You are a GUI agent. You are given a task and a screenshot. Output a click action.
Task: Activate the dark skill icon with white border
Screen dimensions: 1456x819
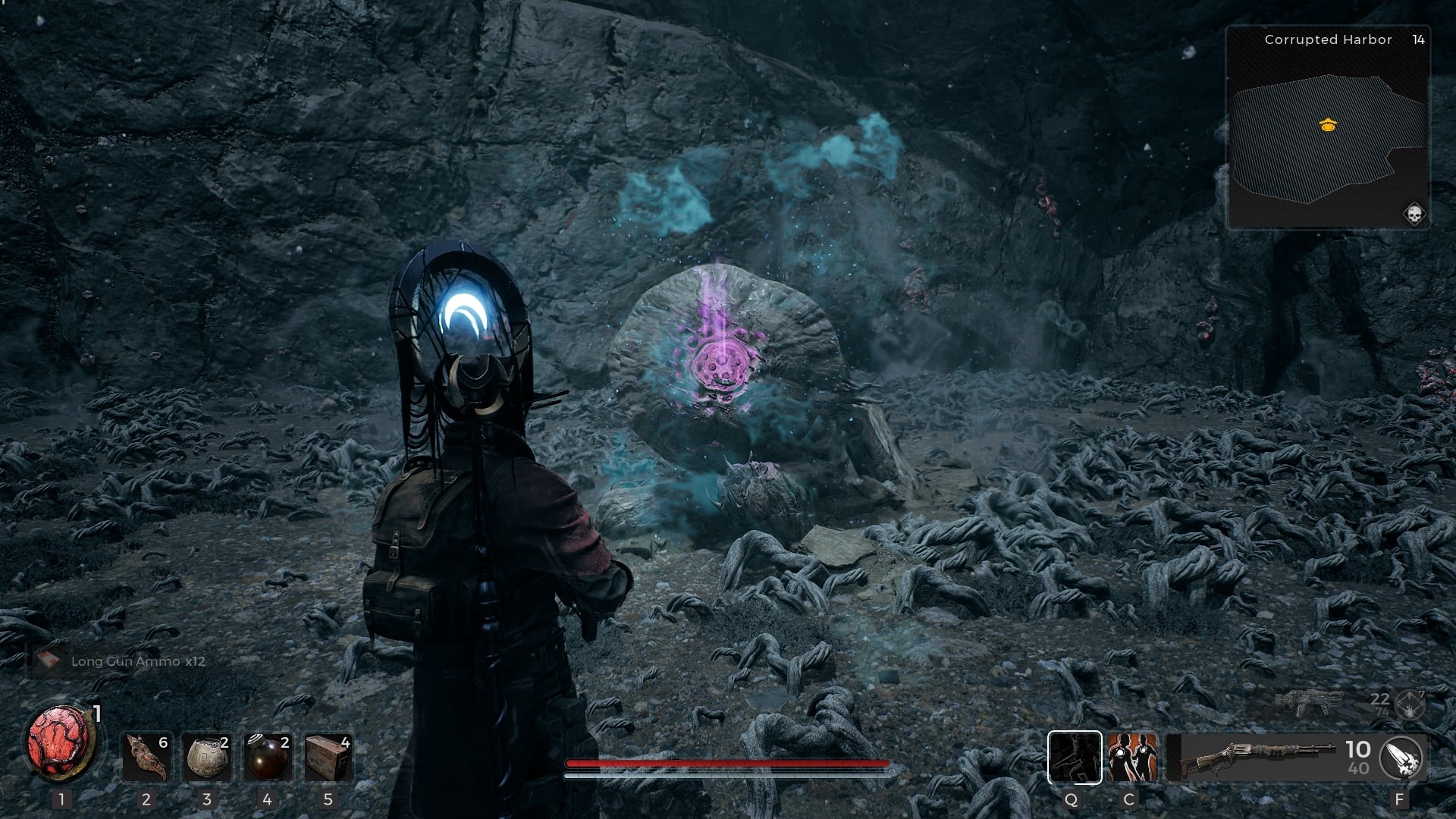point(1075,757)
